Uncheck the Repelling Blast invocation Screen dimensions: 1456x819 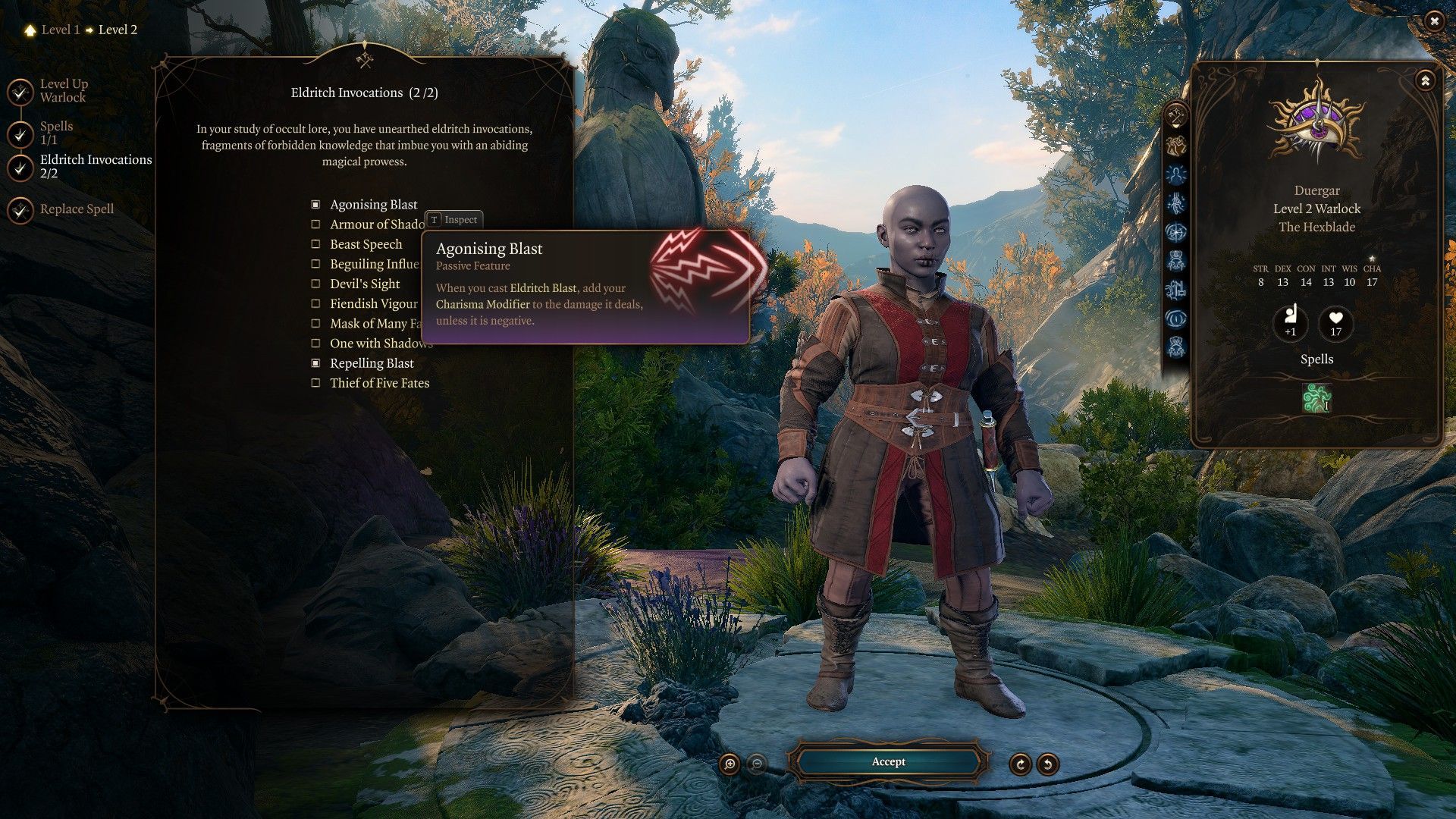[316, 363]
